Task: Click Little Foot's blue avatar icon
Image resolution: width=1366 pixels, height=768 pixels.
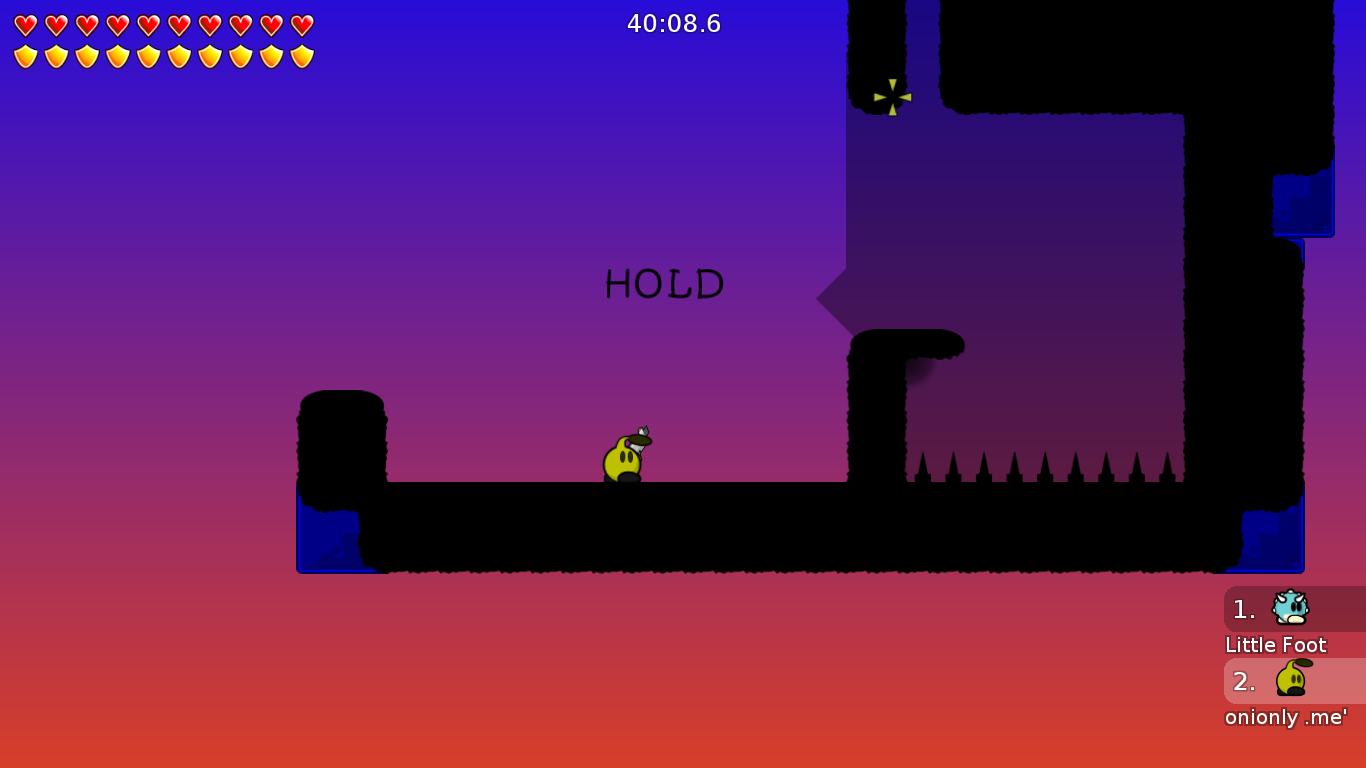Action: click(x=1291, y=608)
